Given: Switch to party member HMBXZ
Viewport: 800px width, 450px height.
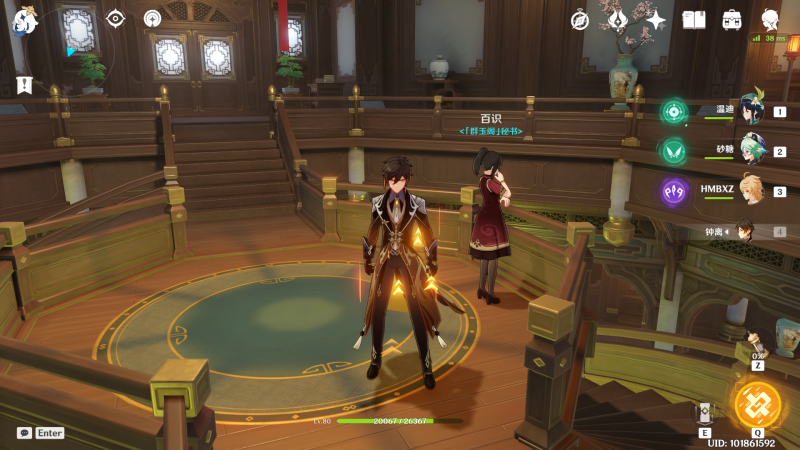Looking at the screenshot, I should 751,190.
